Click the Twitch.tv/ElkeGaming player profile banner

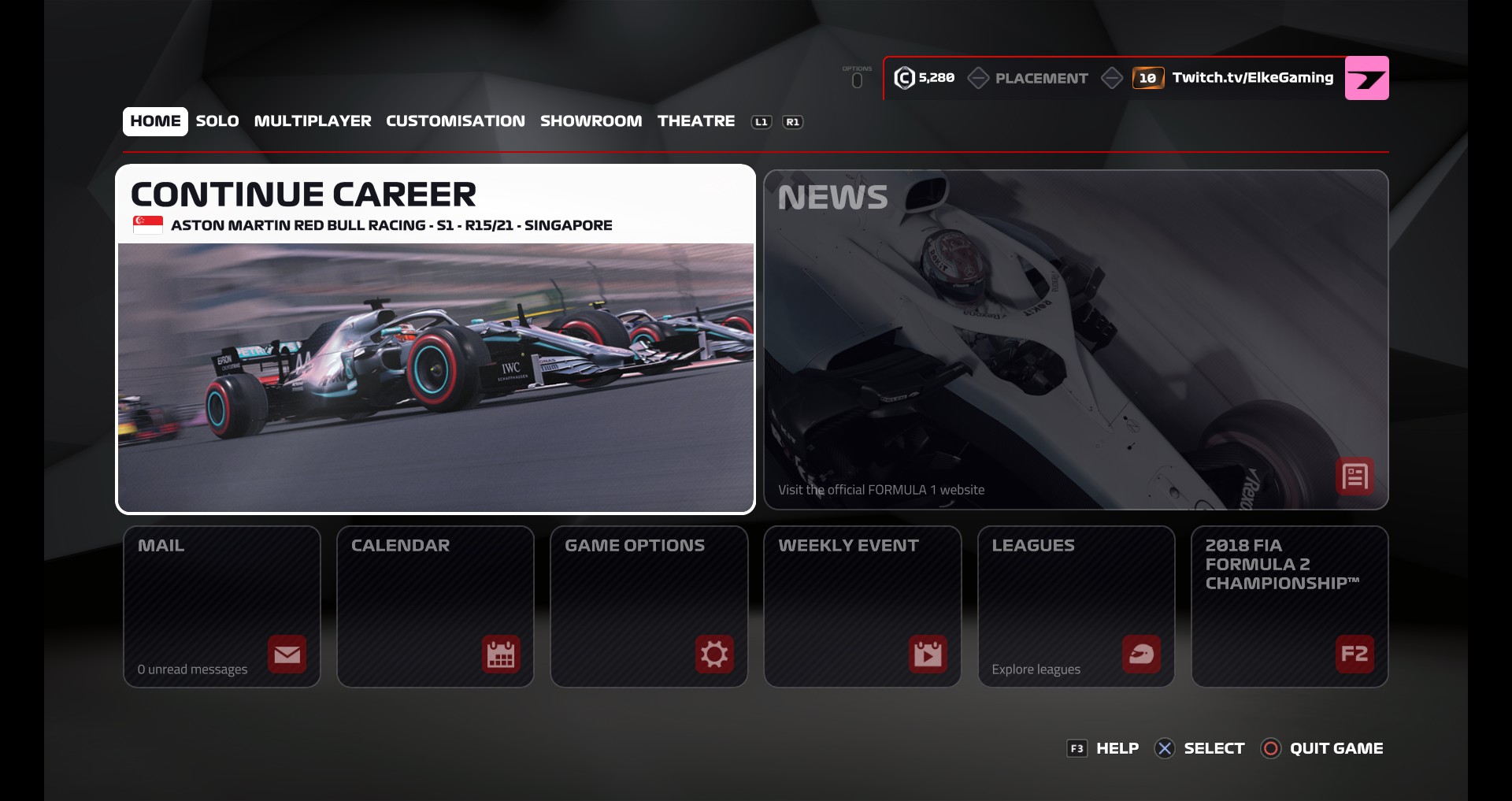[1251, 78]
